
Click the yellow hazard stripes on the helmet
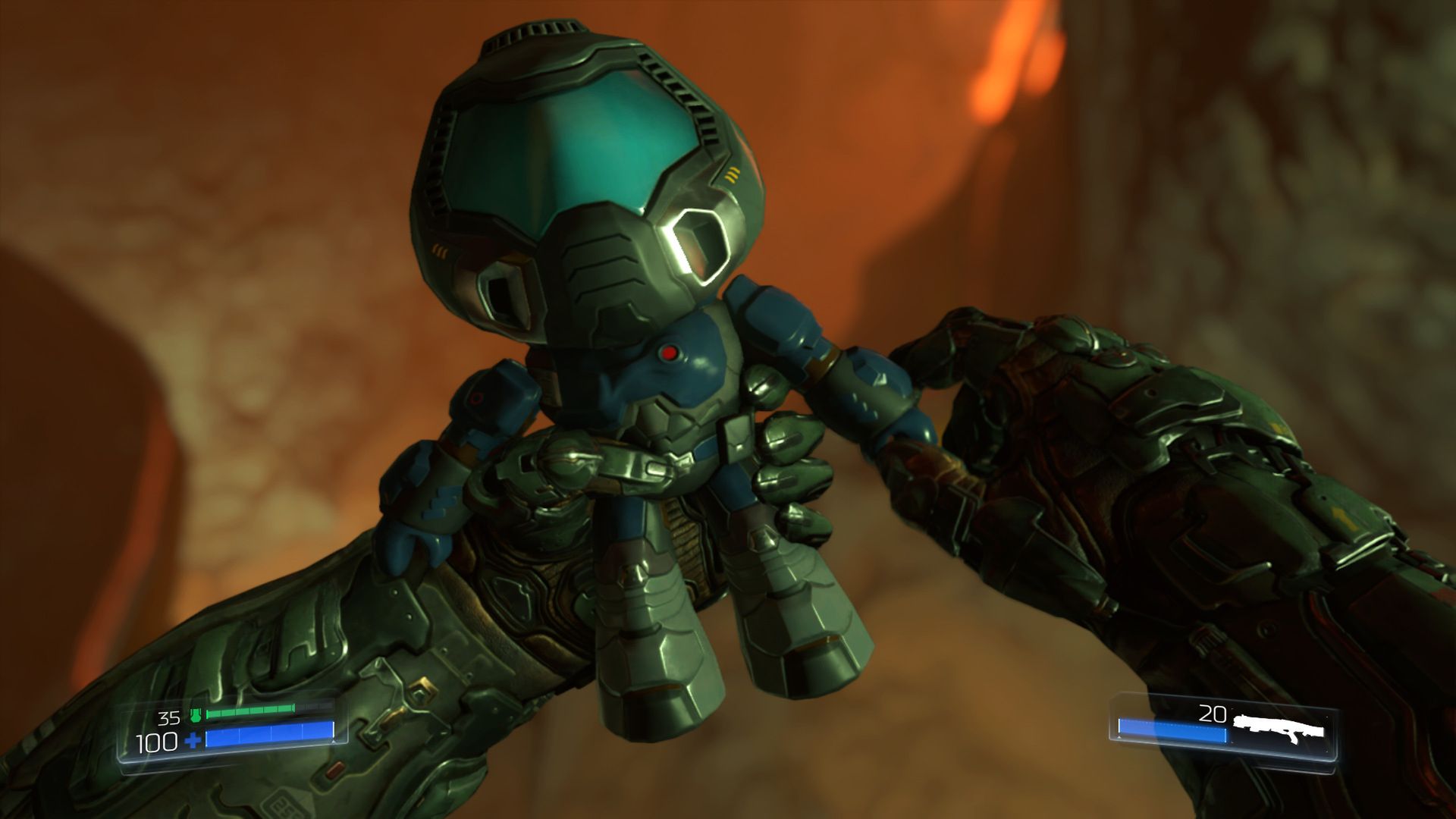click(x=732, y=173)
